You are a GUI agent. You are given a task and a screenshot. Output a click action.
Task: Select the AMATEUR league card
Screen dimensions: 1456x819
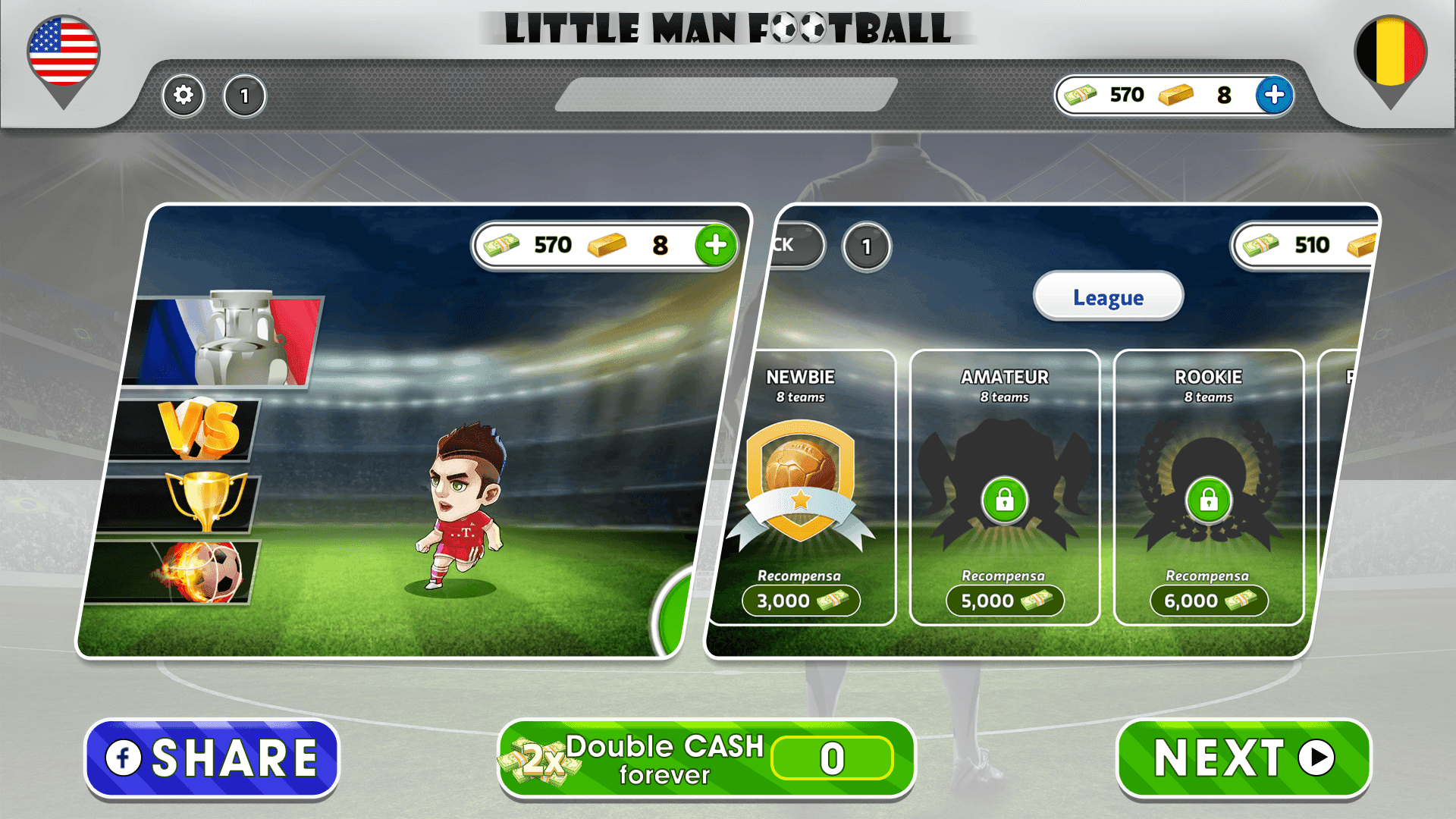pyautogui.click(x=1006, y=485)
